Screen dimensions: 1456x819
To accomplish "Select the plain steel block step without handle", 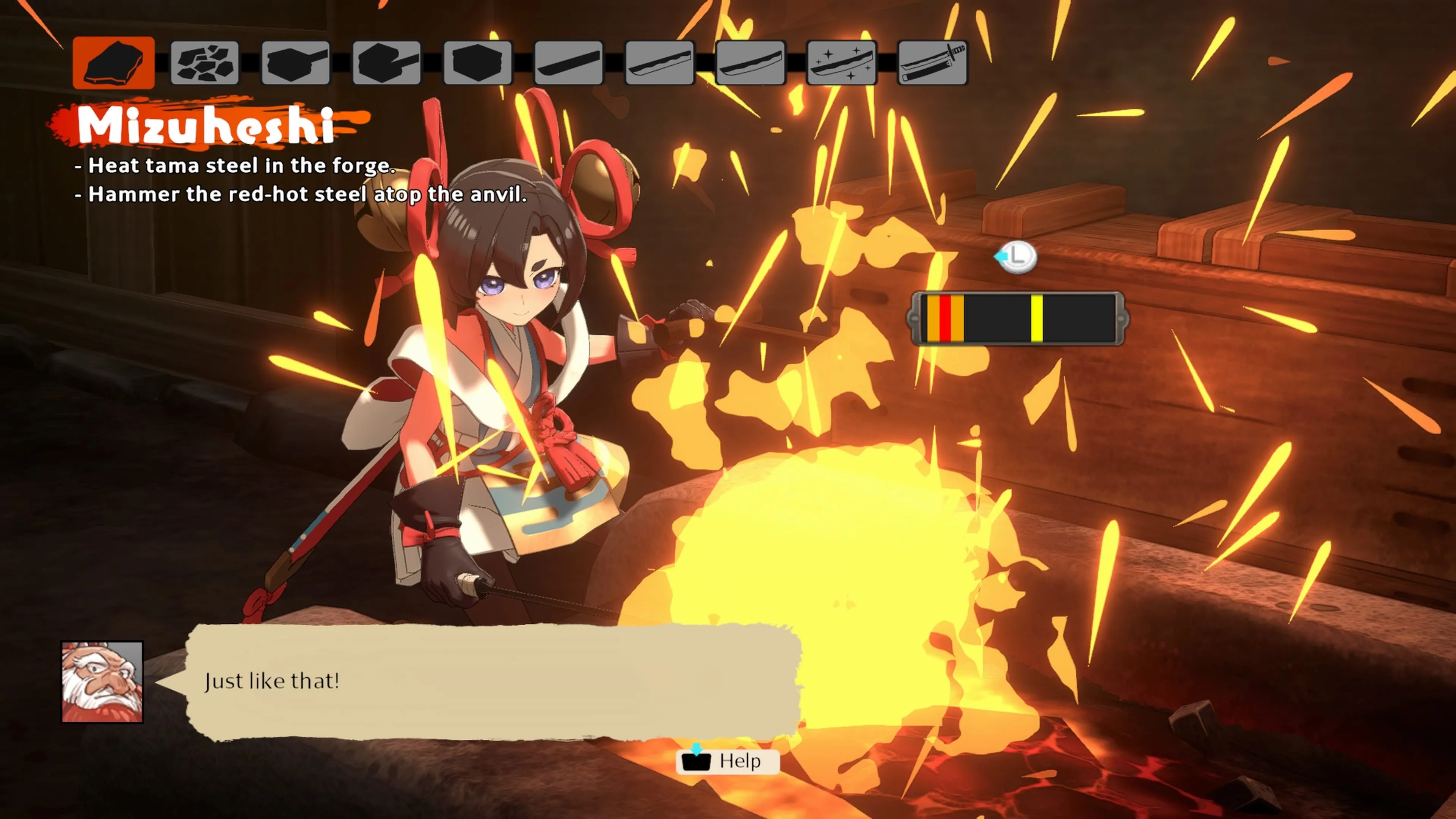I will click(478, 62).
